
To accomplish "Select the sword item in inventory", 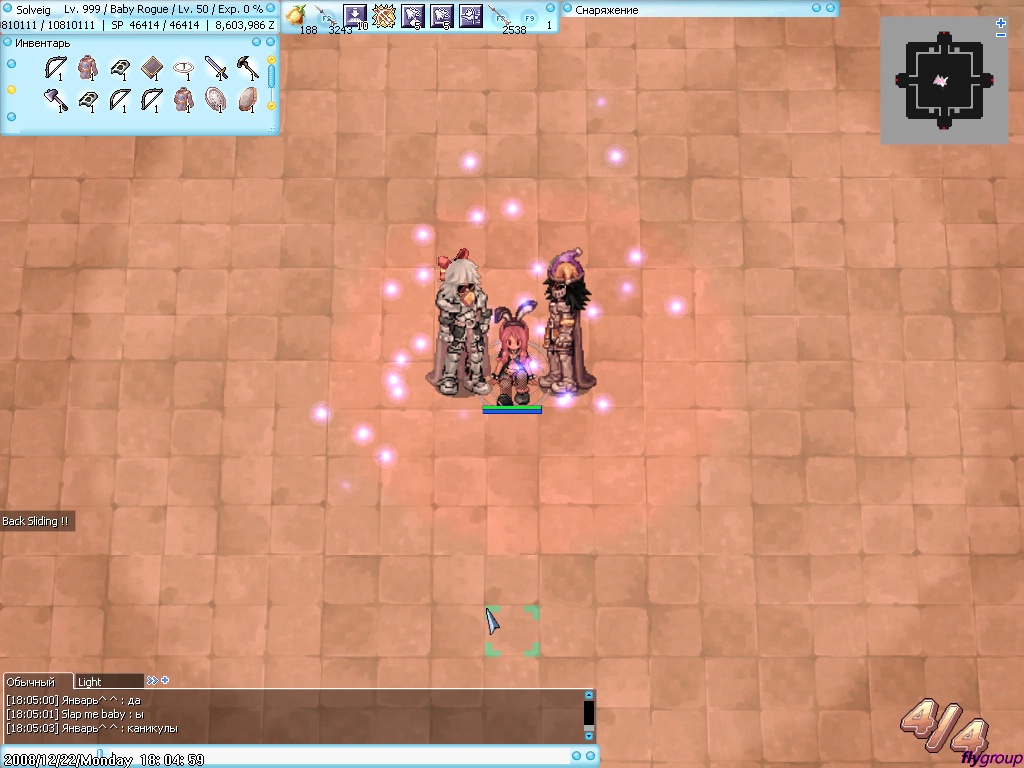I will 216,68.
